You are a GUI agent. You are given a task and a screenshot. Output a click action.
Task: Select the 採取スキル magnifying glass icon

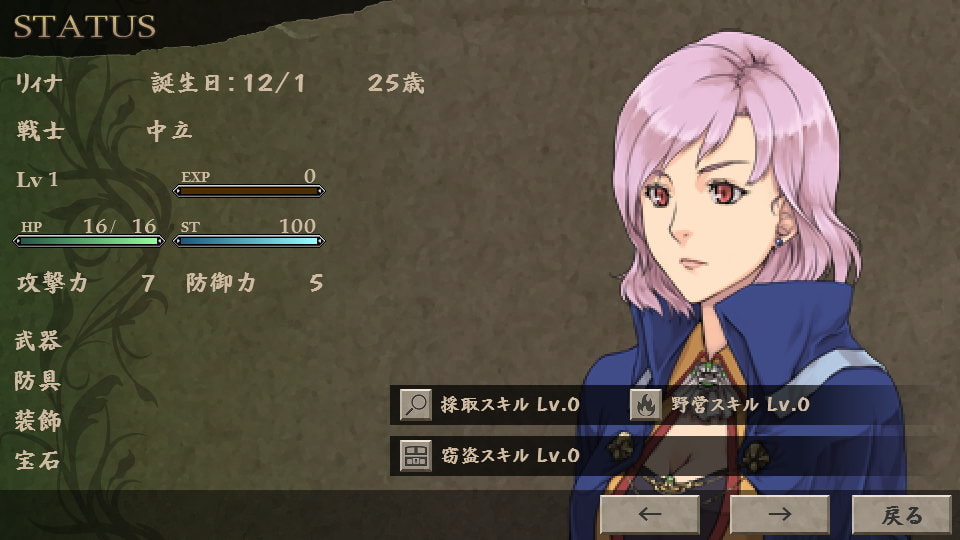[416, 405]
